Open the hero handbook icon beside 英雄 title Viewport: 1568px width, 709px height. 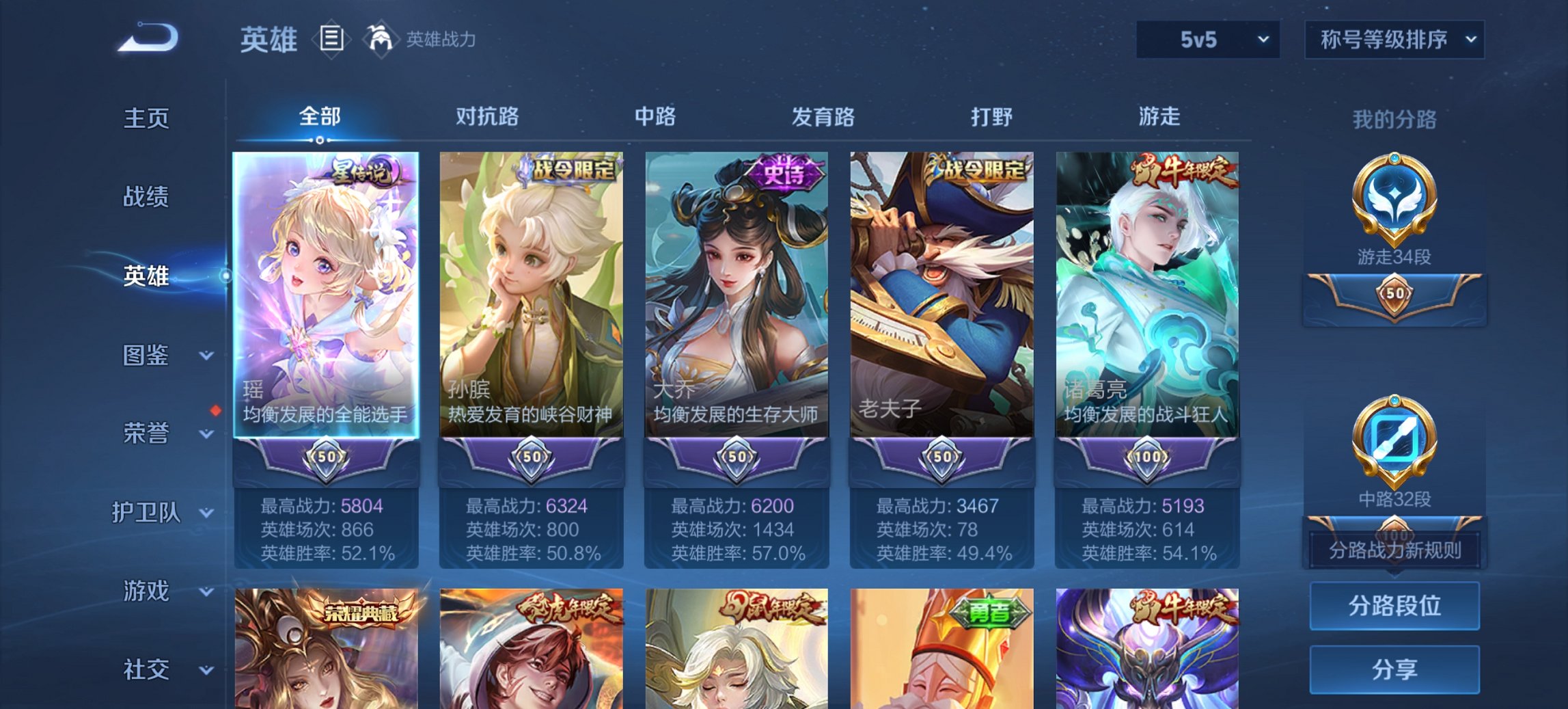point(331,40)
